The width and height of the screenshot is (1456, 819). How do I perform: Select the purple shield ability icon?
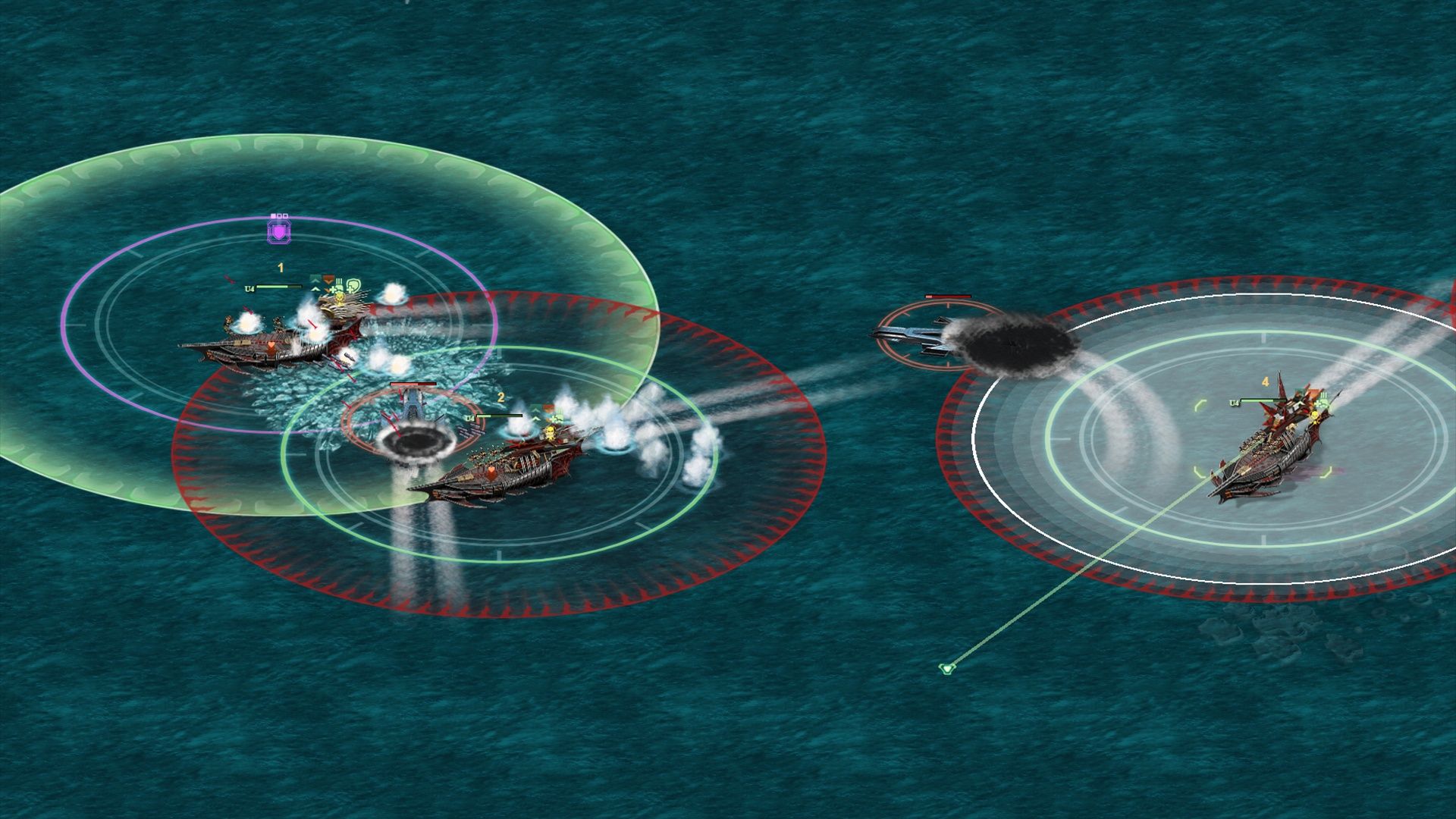[x=279, y=231]
